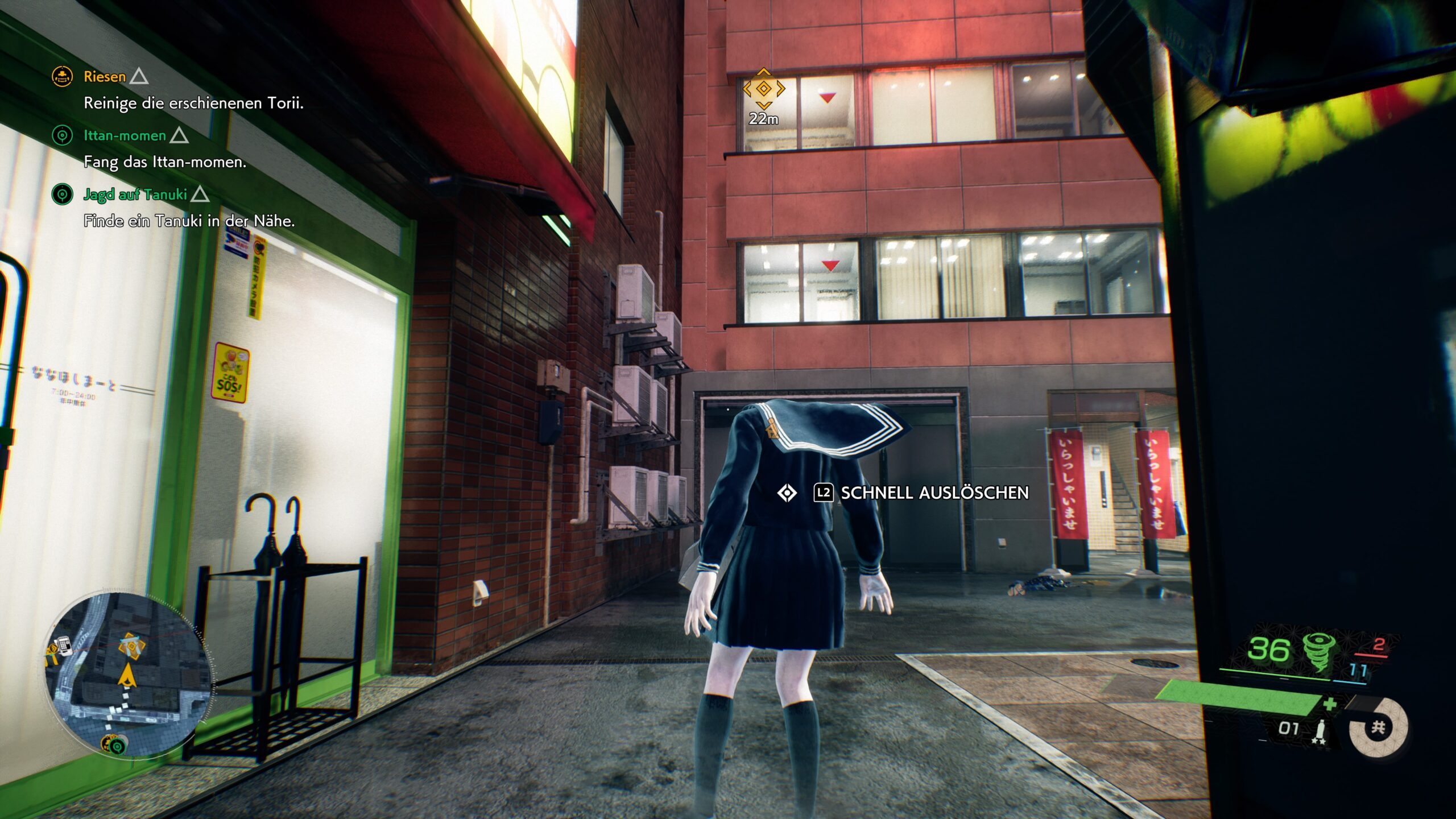Click the 22m objective waypoint marker
The height and width of the screenshot is (819, 1456).
coord(763,89)
